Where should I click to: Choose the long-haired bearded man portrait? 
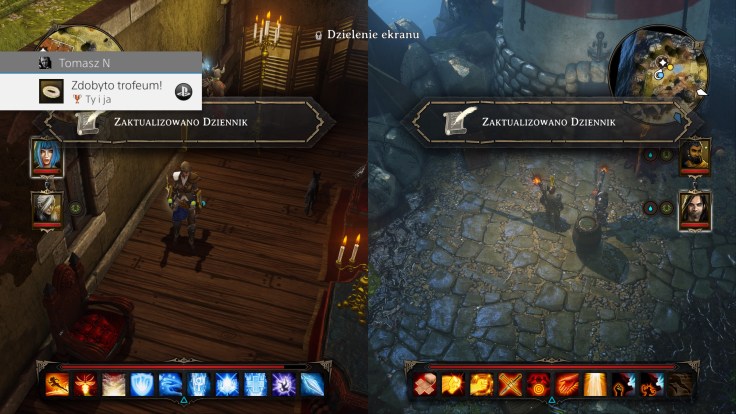694,210
